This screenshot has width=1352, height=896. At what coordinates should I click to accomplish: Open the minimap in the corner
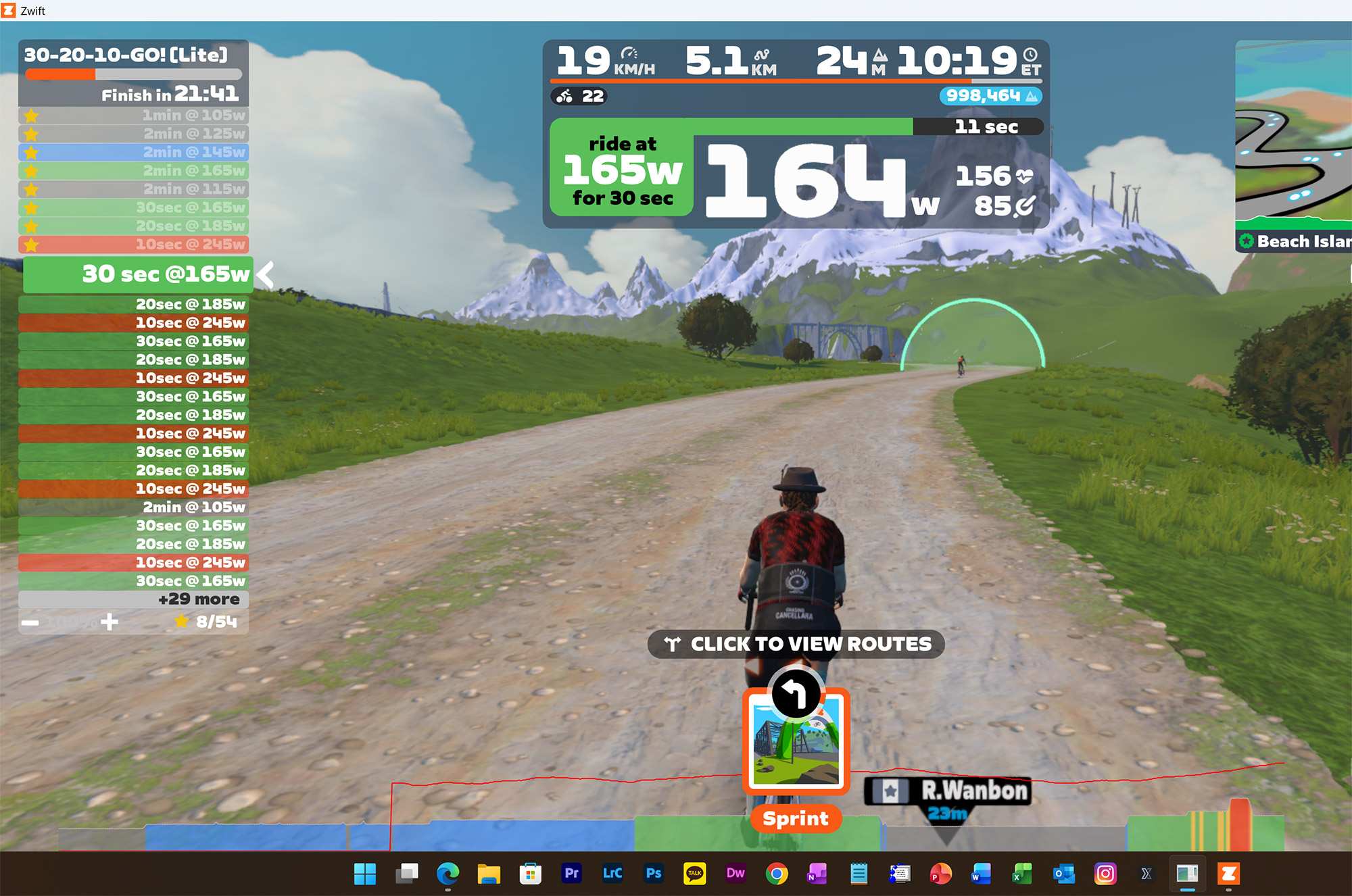pyautogui.click(x=1293, y=132)
